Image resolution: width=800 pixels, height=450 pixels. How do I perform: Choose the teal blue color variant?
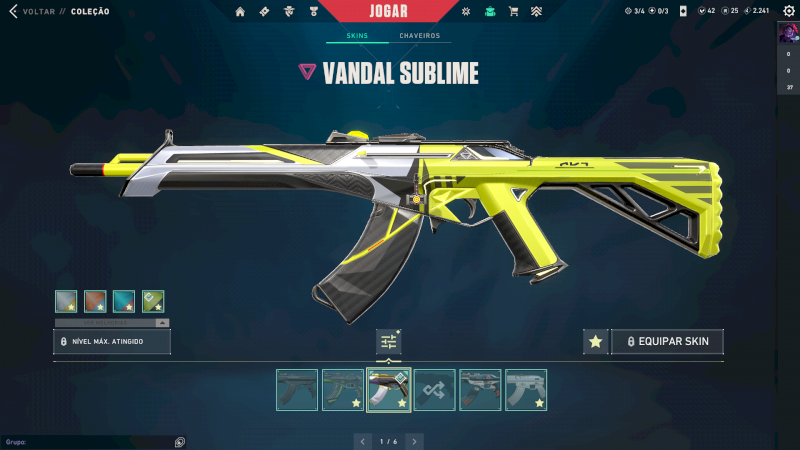click(124, 301)
